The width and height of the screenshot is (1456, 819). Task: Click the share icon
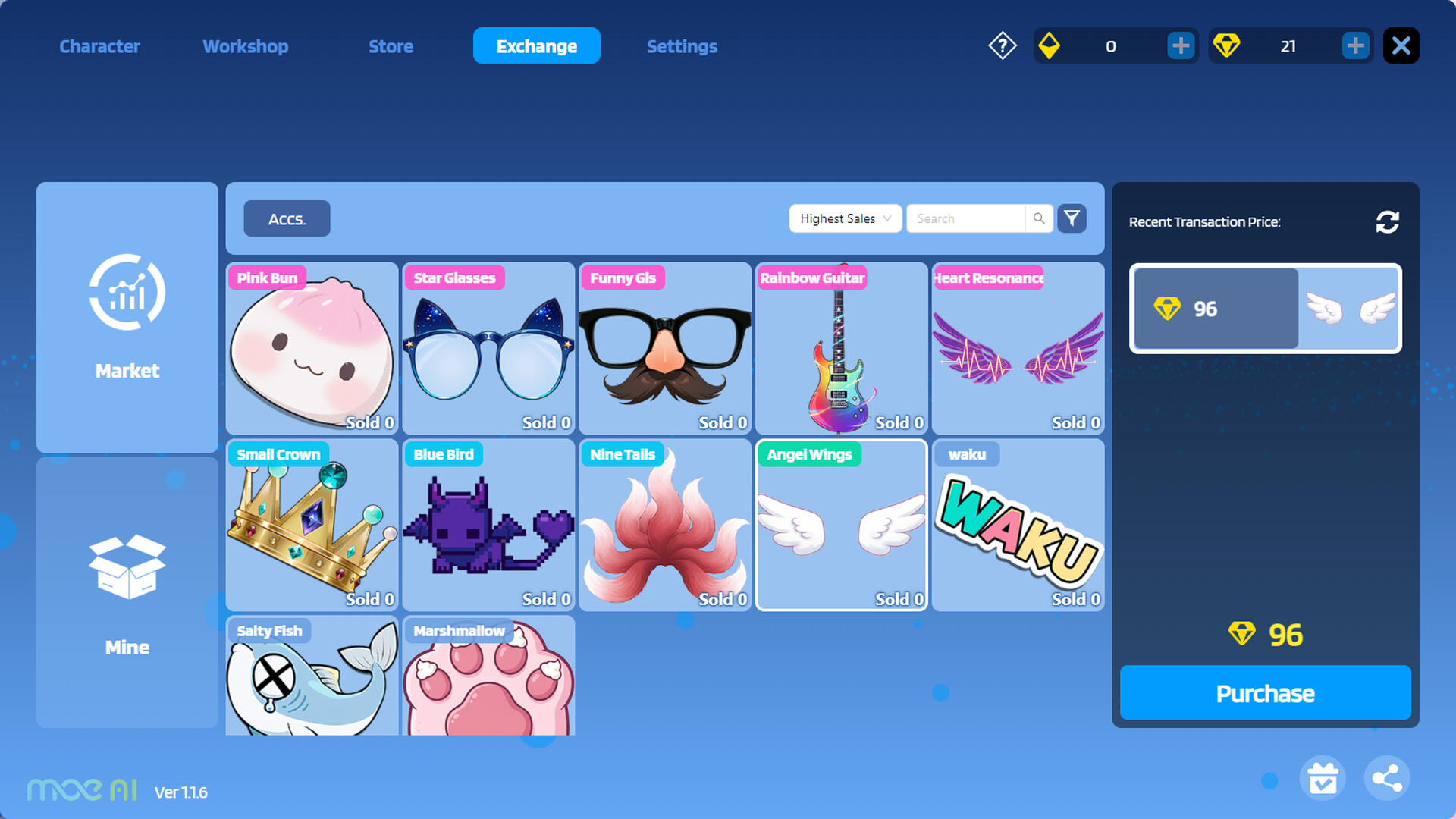click(x=1386, y=777)
